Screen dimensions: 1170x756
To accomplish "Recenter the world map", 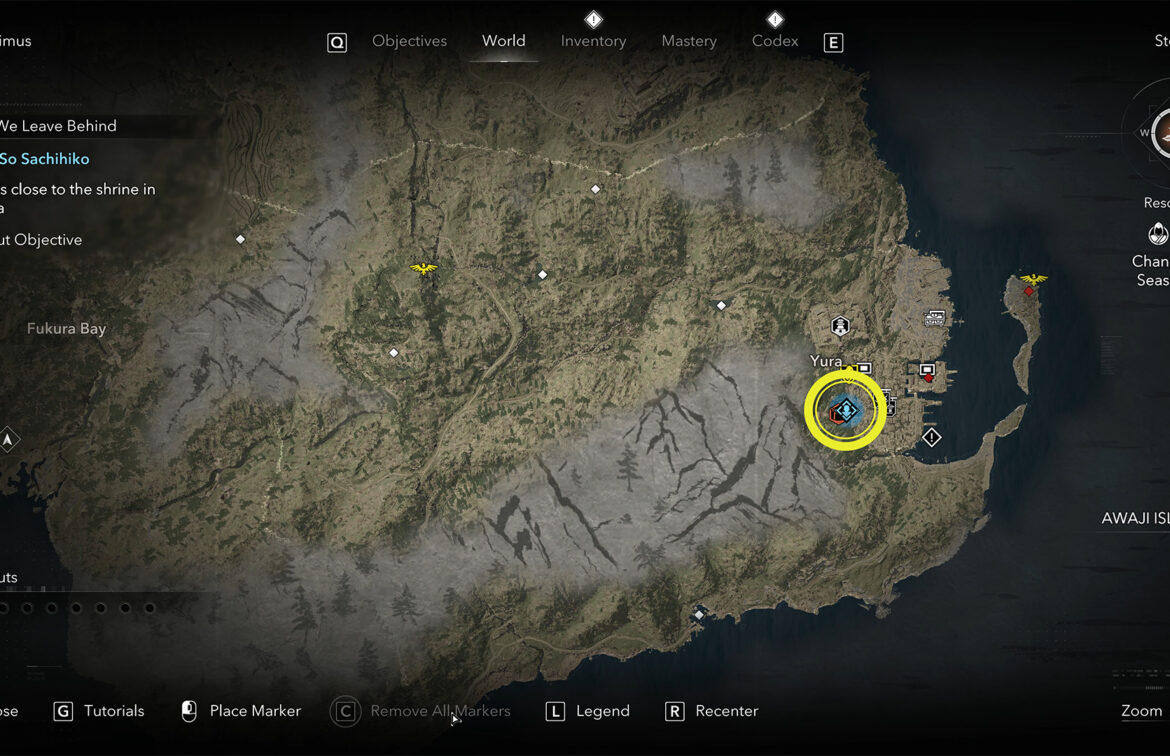I will (726, 711).
